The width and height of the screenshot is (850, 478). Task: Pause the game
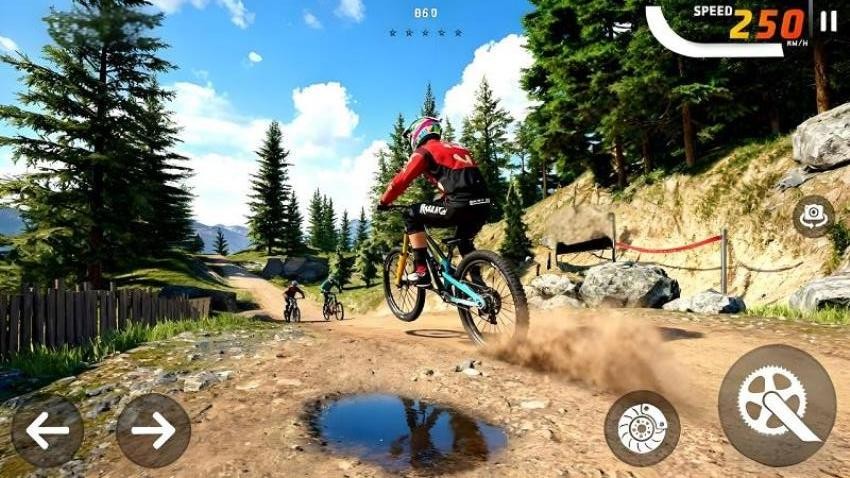click(x=828, y=22)
